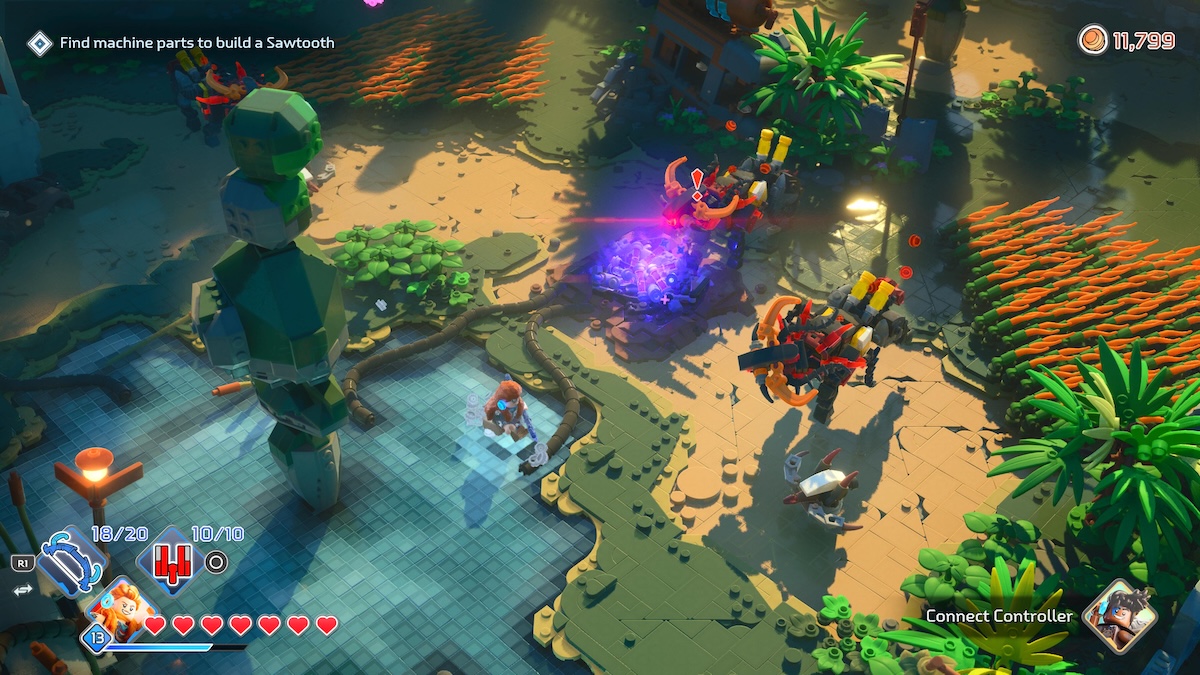Viewport: 1200px width, 675px height.
Task: Choose the blue bow weapon icon
Action: [x=70, y=563]
